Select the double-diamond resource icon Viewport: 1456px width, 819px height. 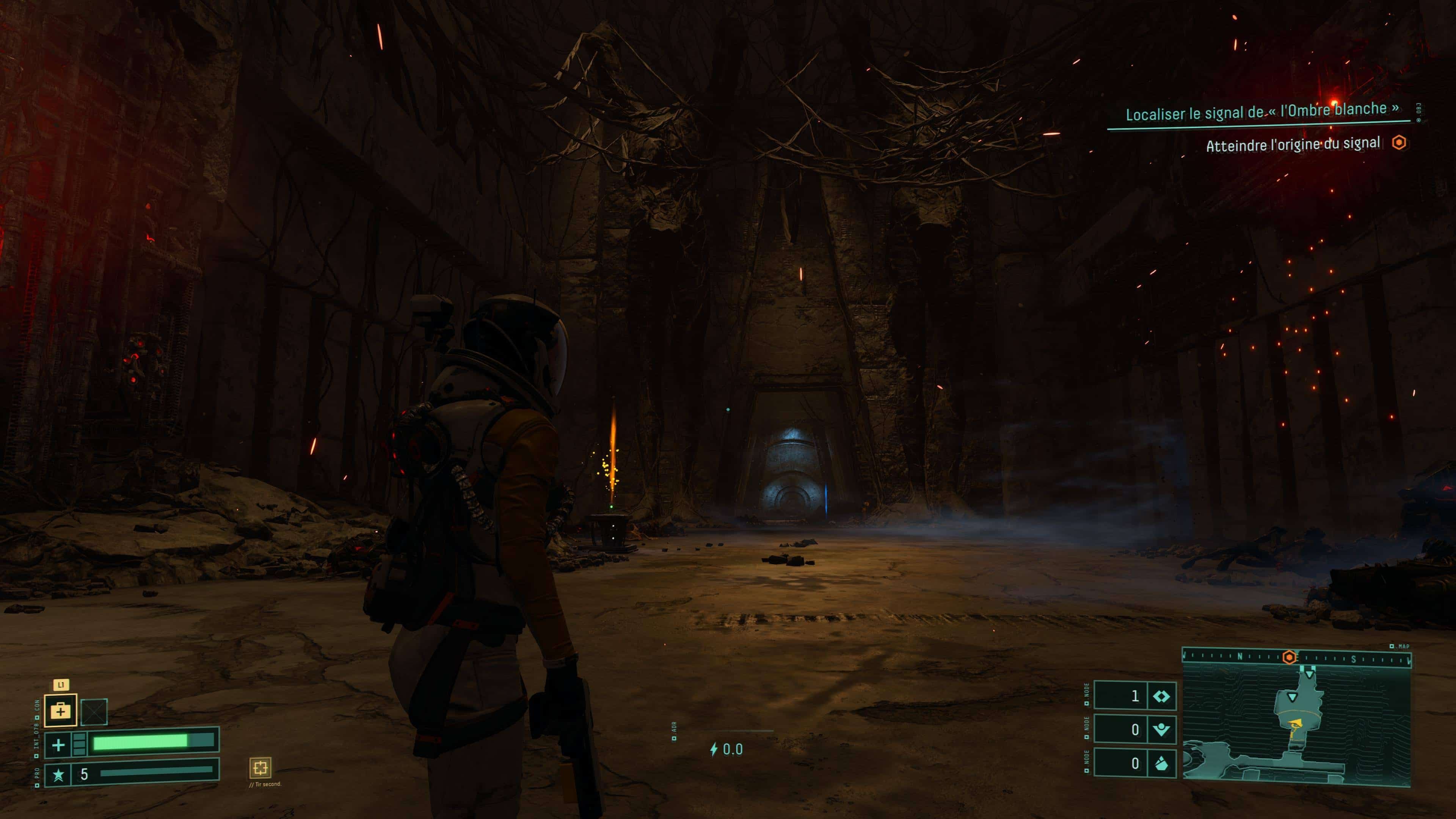click(1161, 696)
